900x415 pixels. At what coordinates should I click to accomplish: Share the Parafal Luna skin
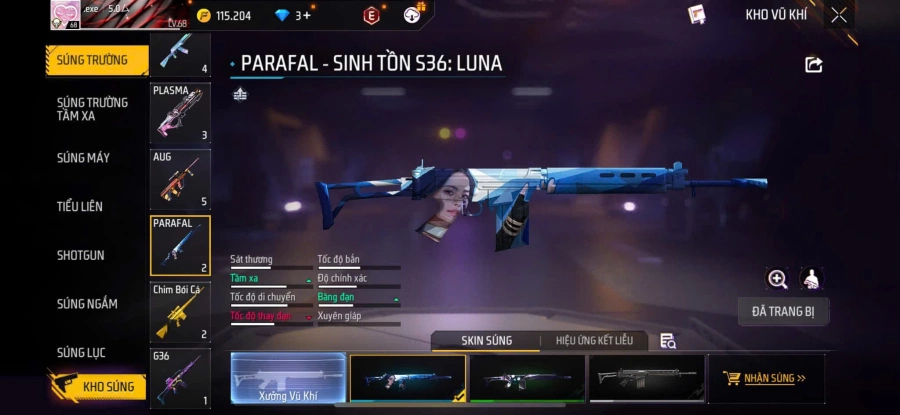814,65
